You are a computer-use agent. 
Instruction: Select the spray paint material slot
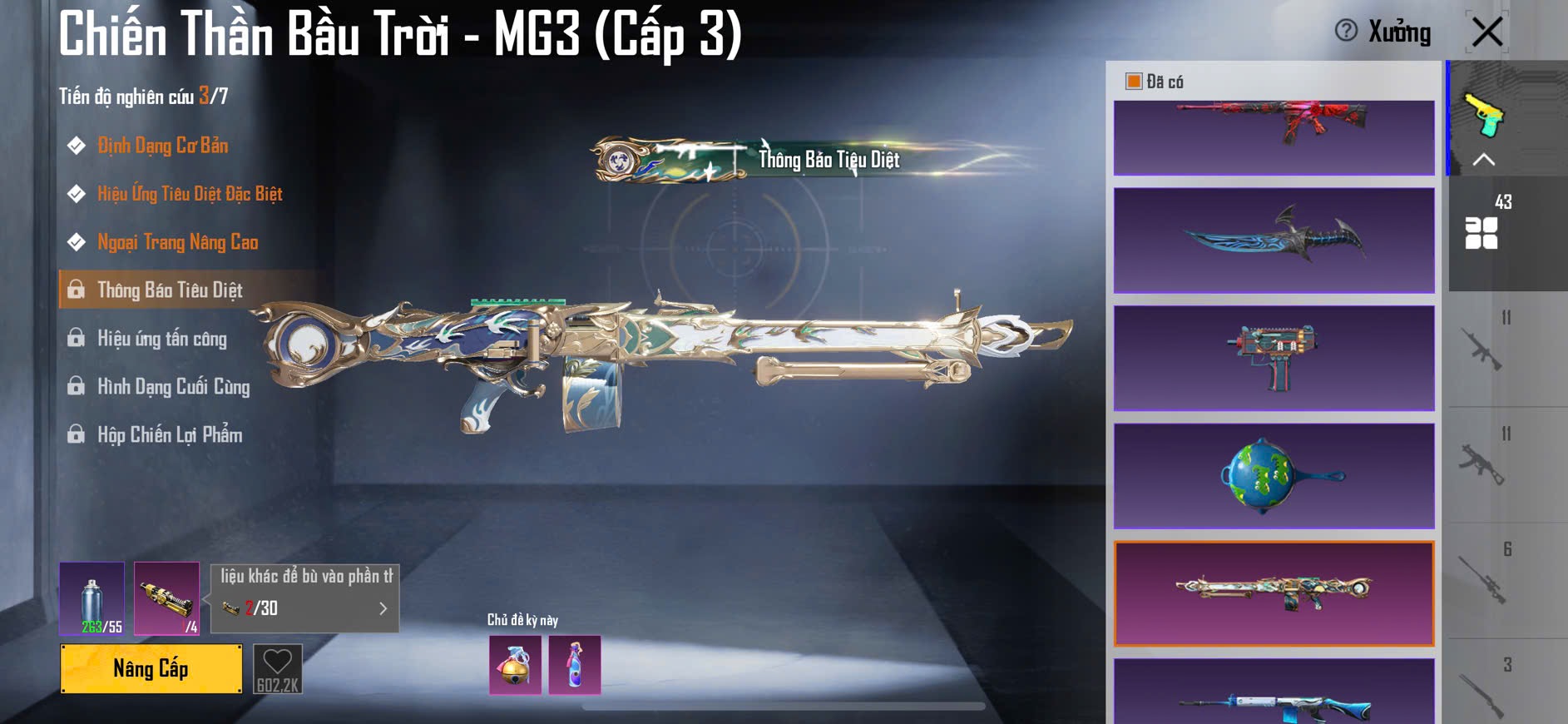click(x=92, y=598)
